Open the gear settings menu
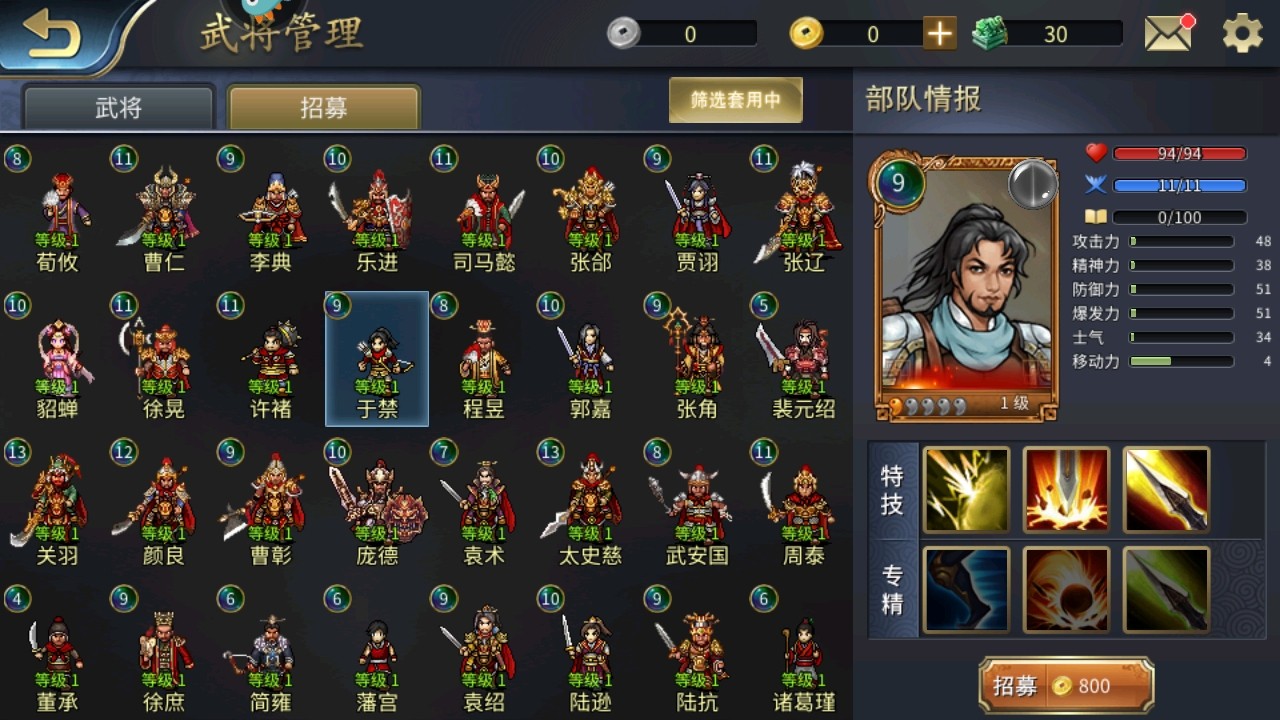1280x720 pixels. pyautogui.click(x=1242, y=34)
